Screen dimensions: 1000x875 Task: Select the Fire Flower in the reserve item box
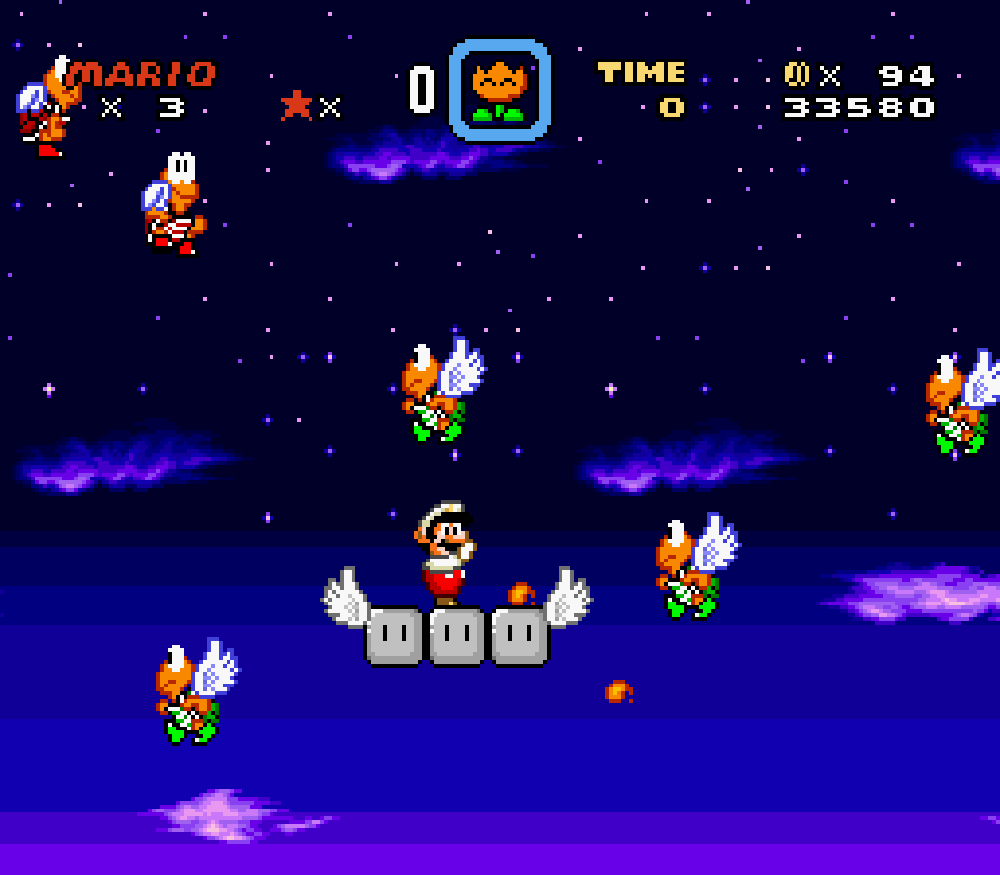tap(499, 91)
